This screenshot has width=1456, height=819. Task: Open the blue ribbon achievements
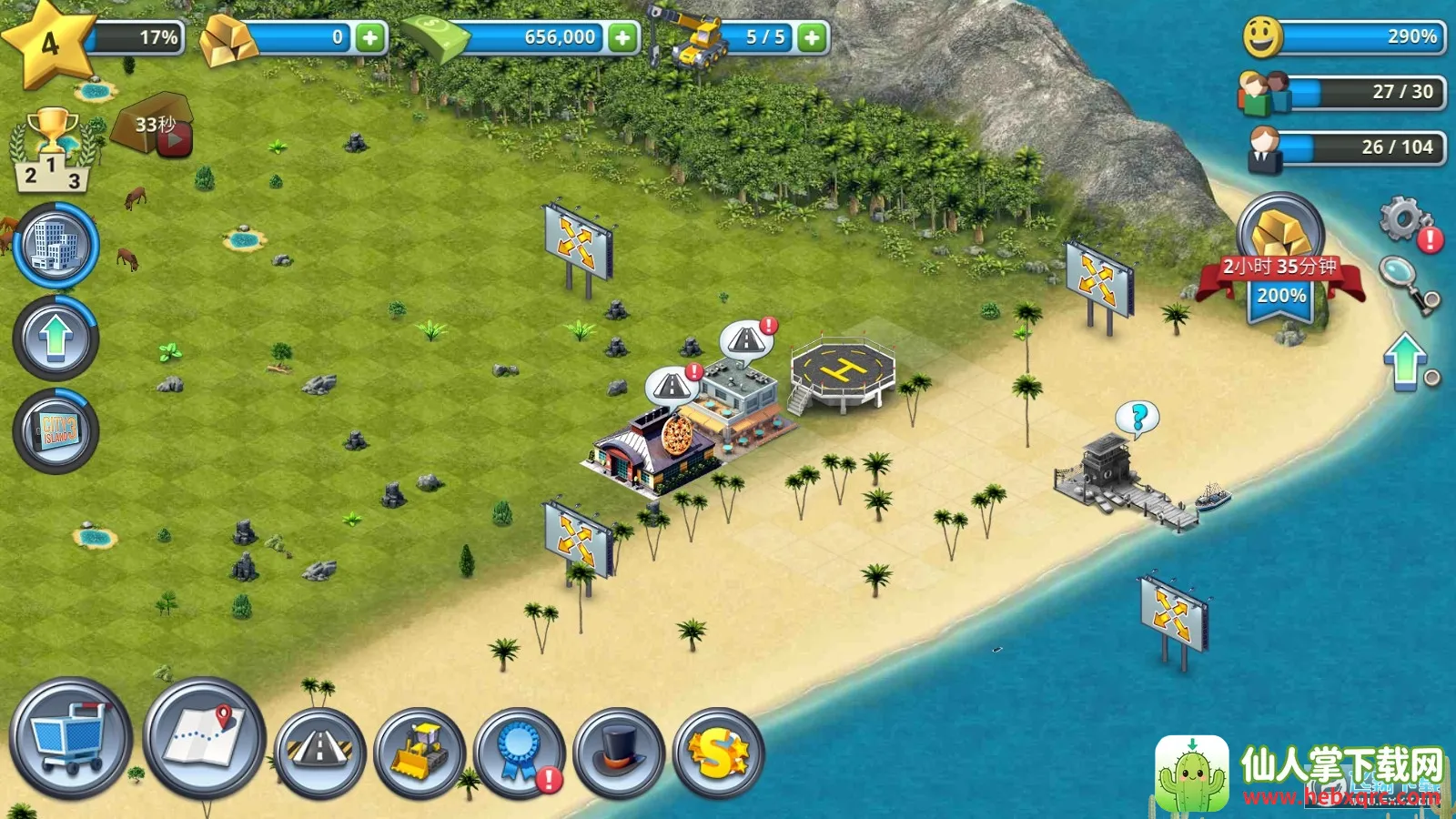click(519, 753)
